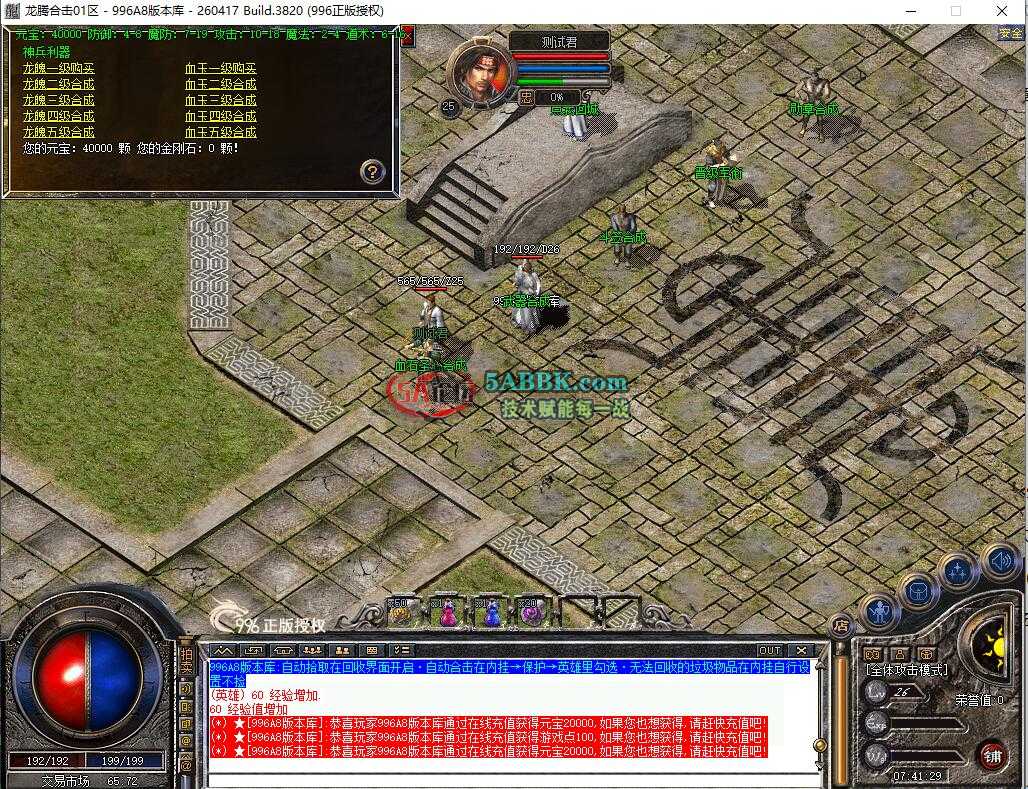Choose the 龙魄三级合成 option
1028x789 pixels.
(x=59, y=100)
